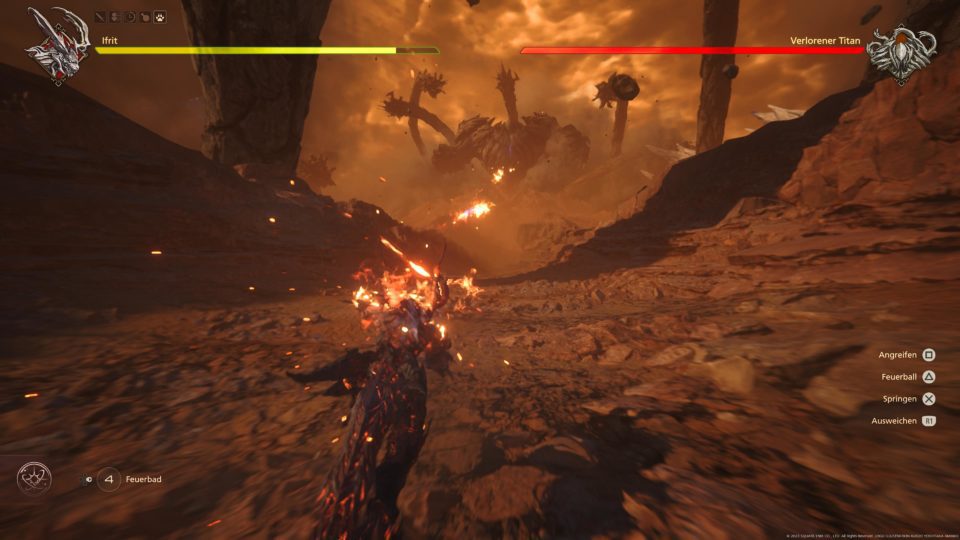Click the circular emblem beside Feuerbad

click(x=34, y=478)
